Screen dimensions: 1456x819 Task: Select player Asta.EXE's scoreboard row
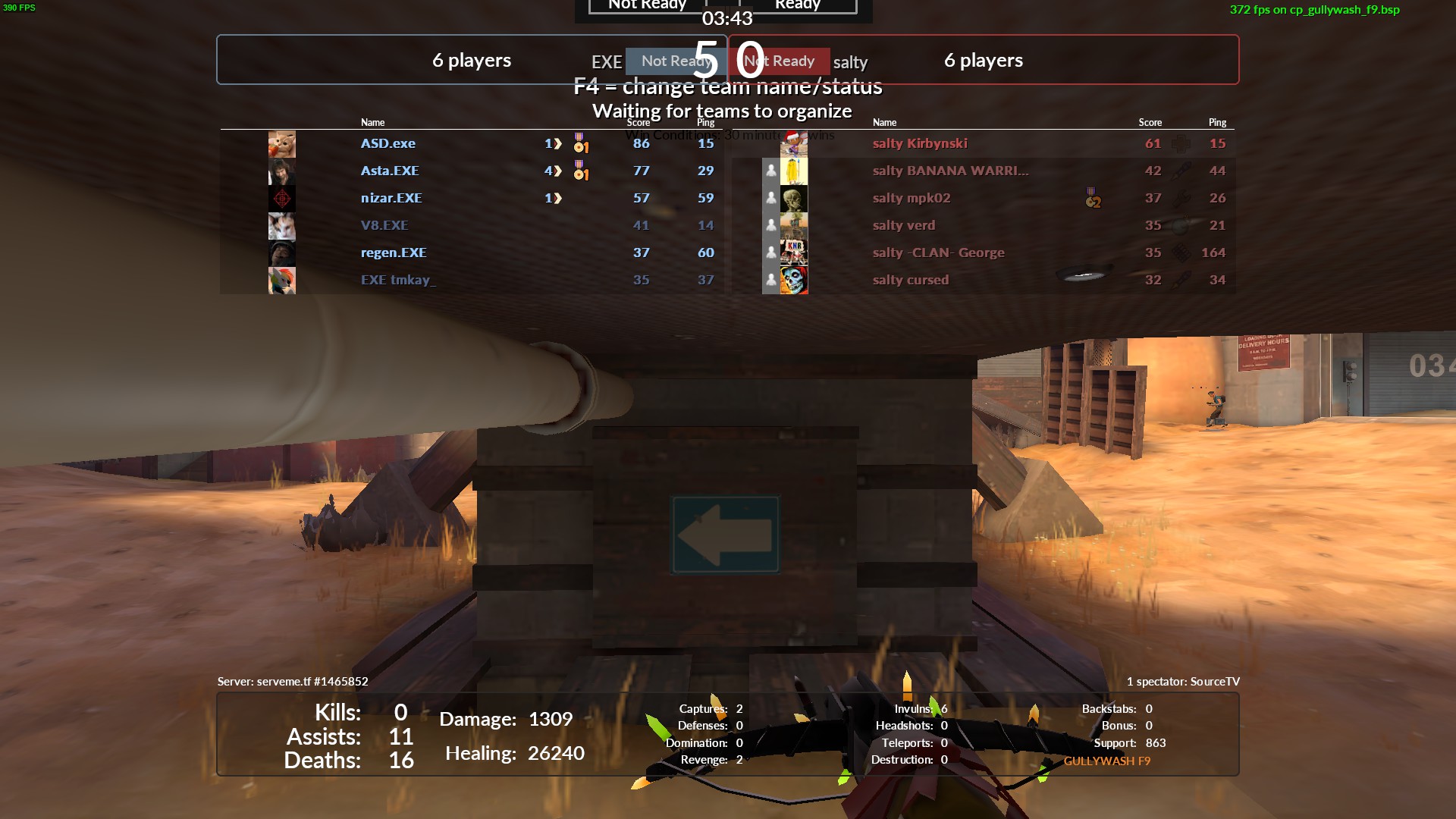click(x=390, y=171)
